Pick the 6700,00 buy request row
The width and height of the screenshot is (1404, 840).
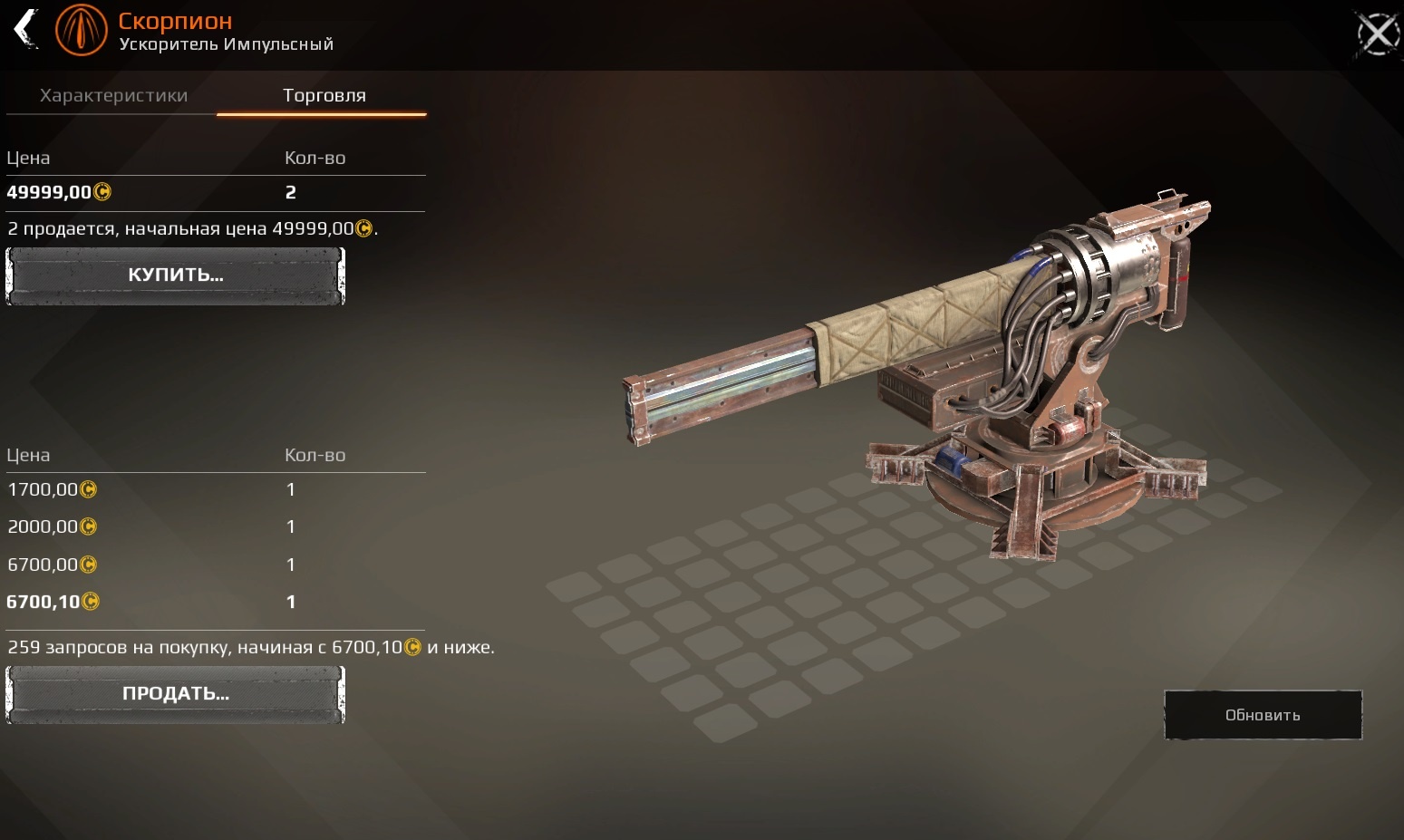[215, 565]
